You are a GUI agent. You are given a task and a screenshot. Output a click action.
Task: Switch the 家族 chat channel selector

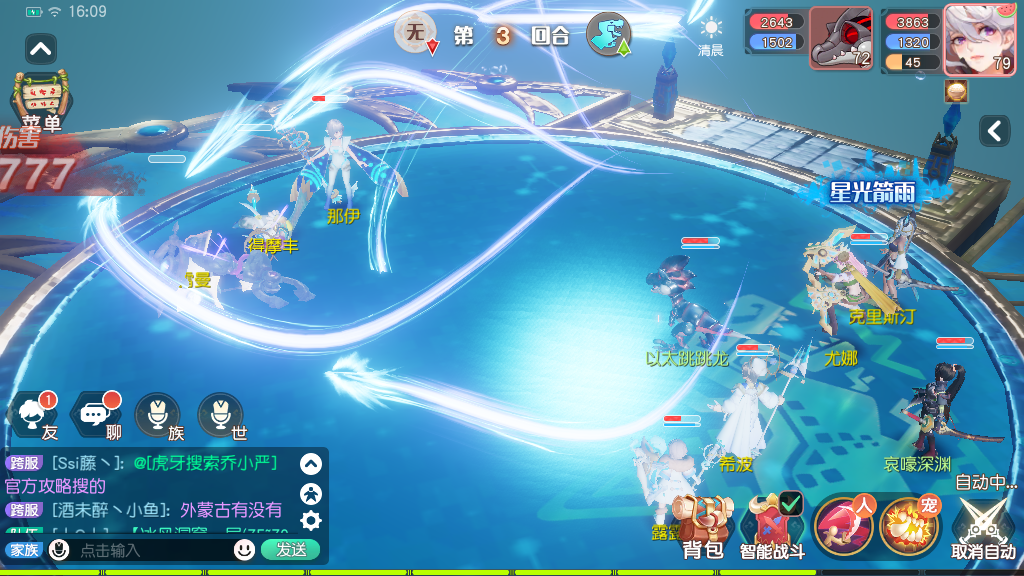(24, 550)
